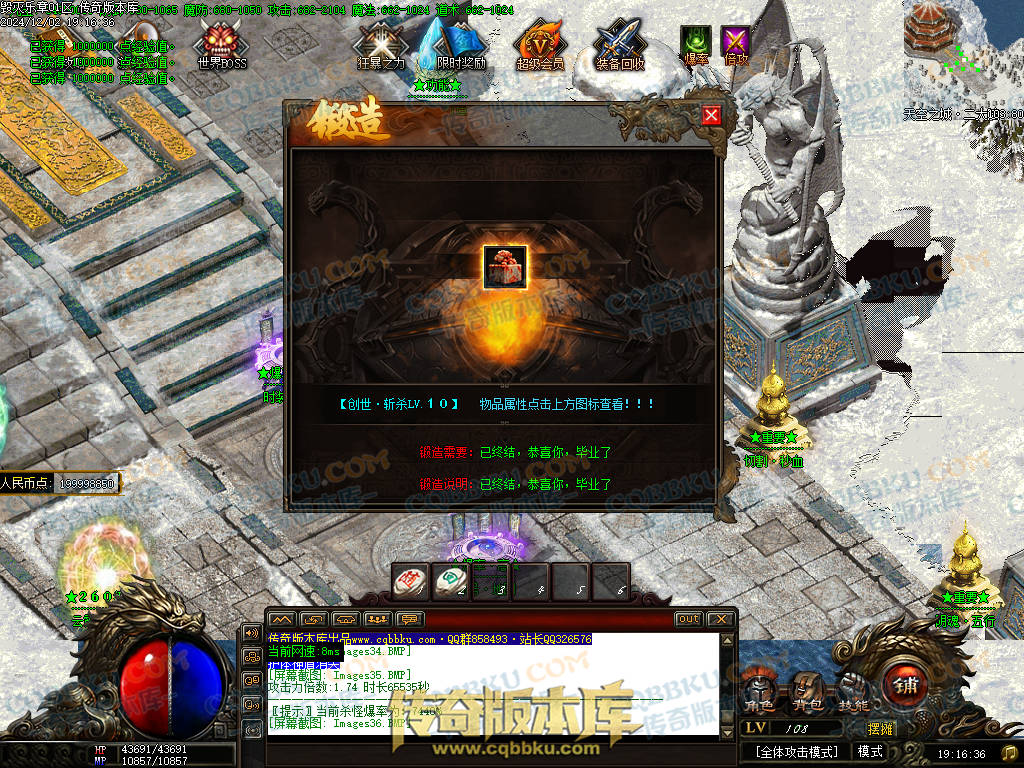This screenshot has height=768, width=1024.
Task: Close the forging window
Action: [x=711, y=115]
